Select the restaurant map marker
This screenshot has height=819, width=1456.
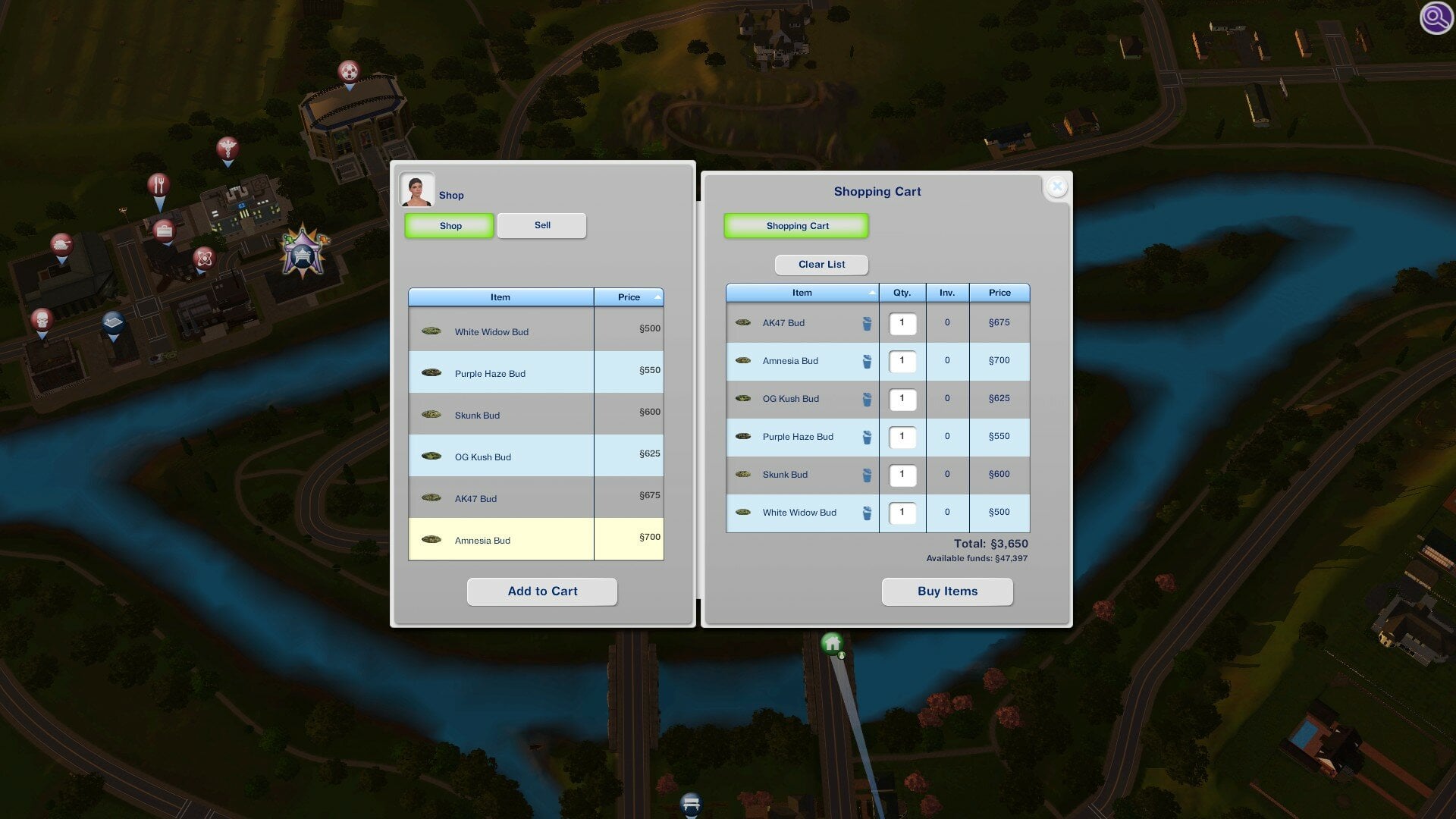point(158,185)
